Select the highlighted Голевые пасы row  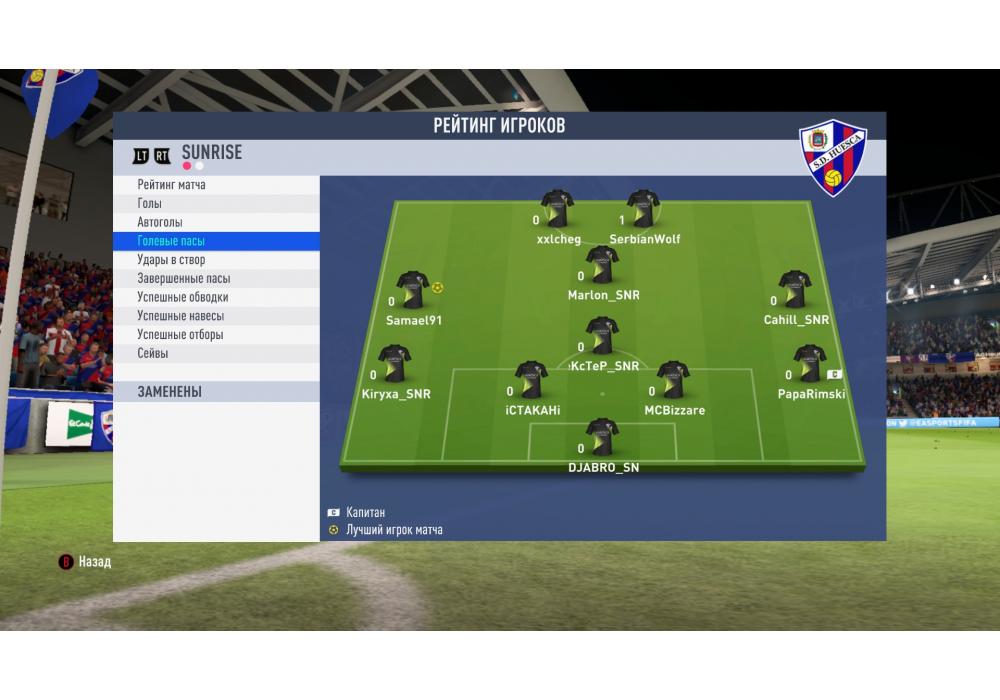click(216, 241)
